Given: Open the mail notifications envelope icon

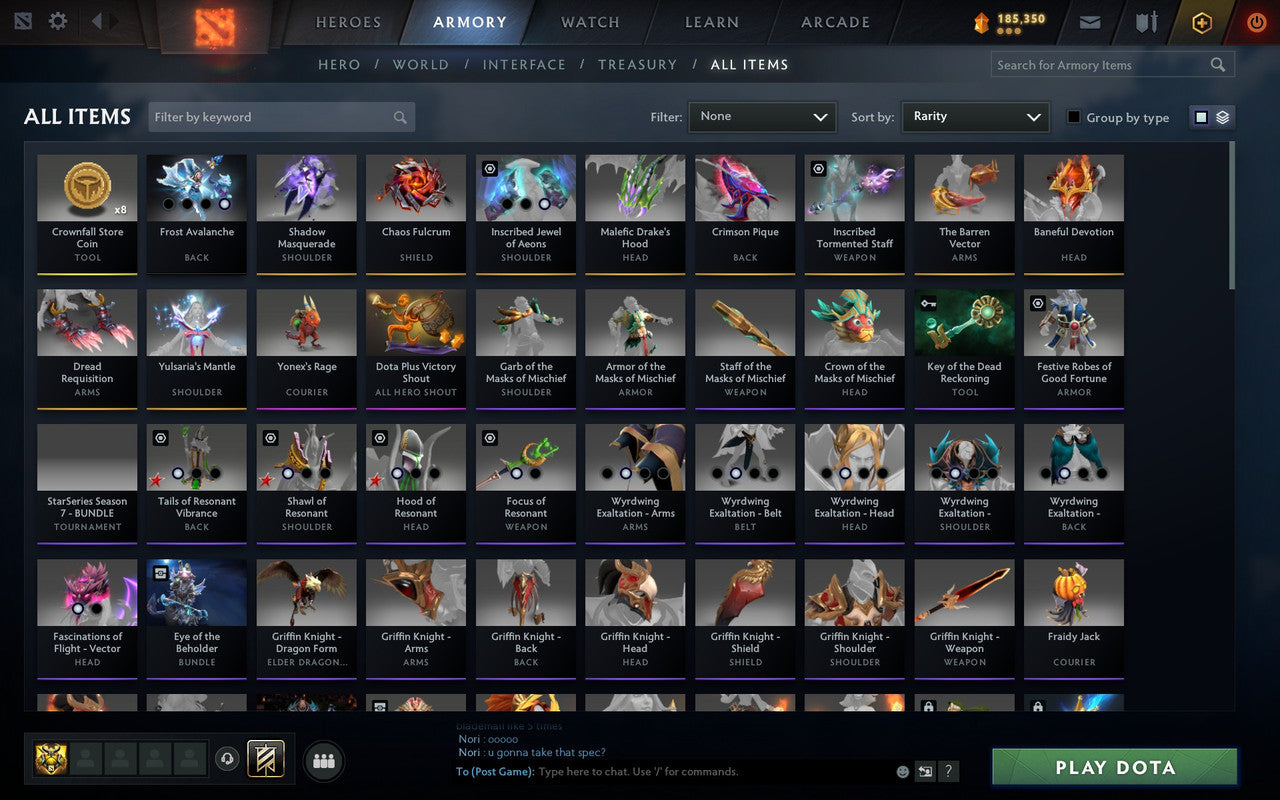Looking at the screenshot, I should point(1090,21).
